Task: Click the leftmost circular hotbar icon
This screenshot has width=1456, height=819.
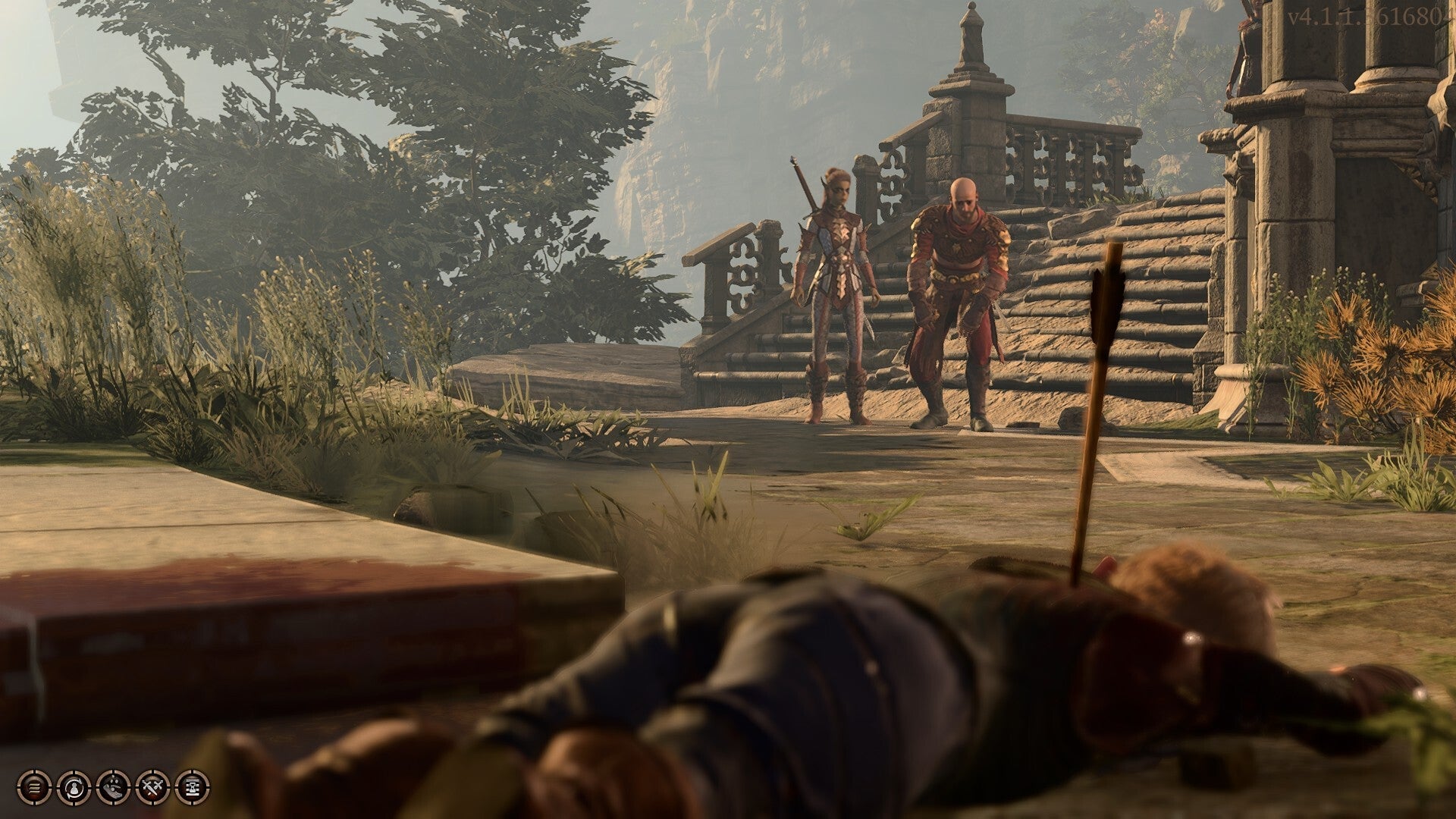Action: [x=35, y=788]
